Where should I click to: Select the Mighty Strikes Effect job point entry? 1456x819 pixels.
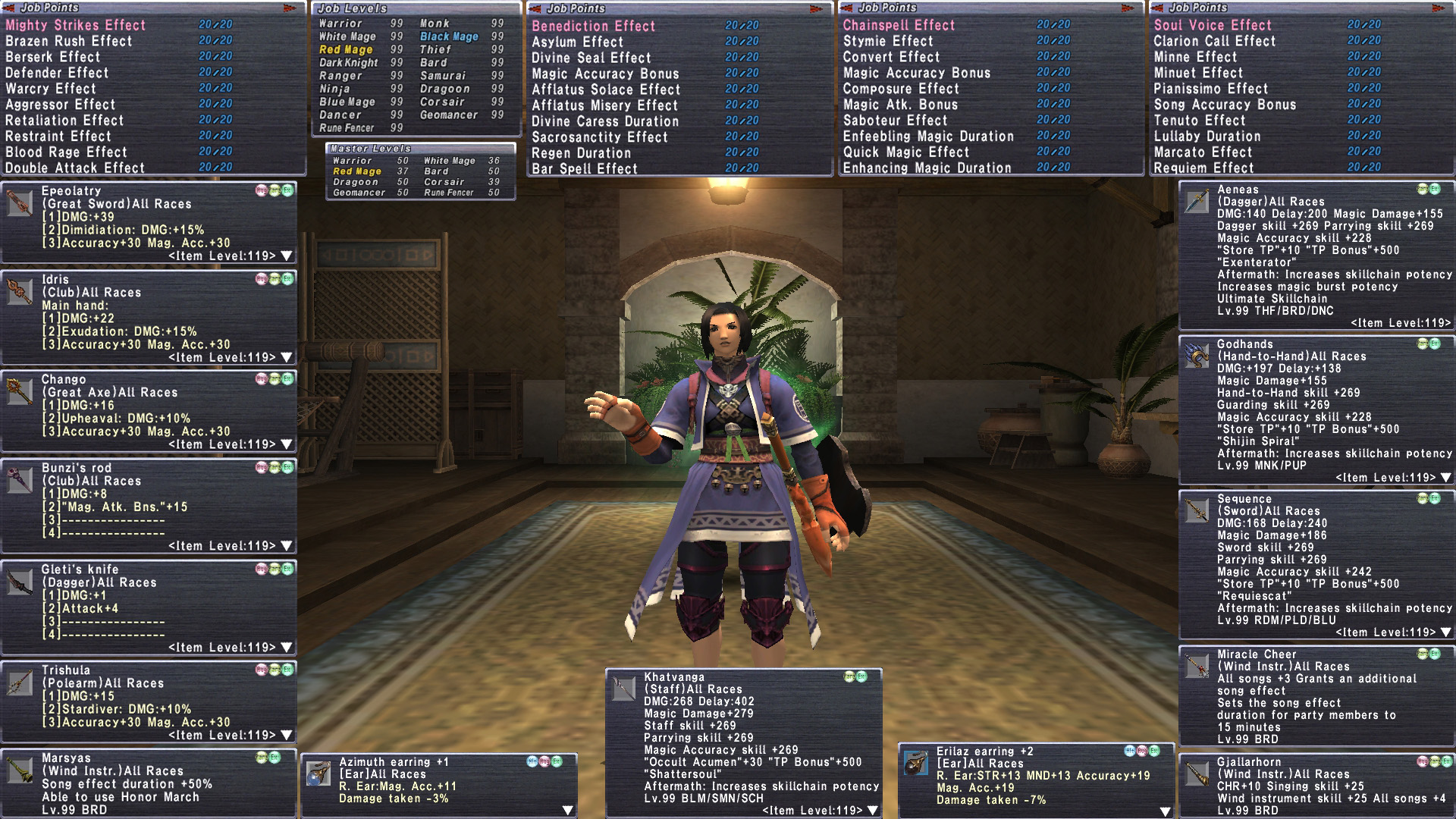[x=76, y=25]
